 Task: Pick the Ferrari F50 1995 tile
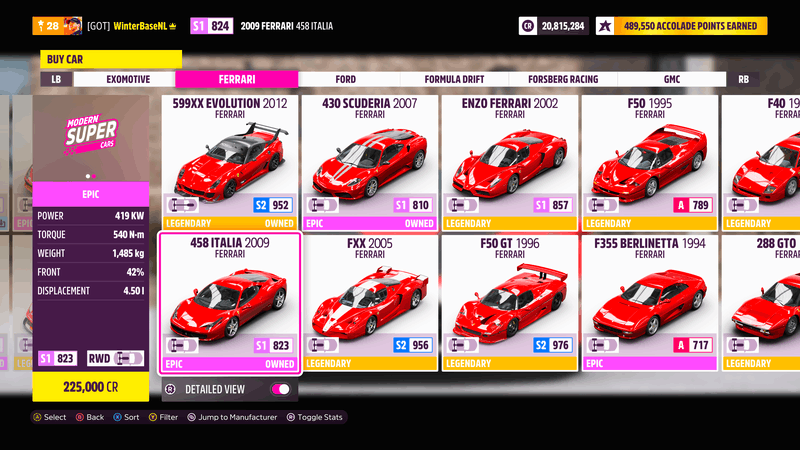coord(650,162)
